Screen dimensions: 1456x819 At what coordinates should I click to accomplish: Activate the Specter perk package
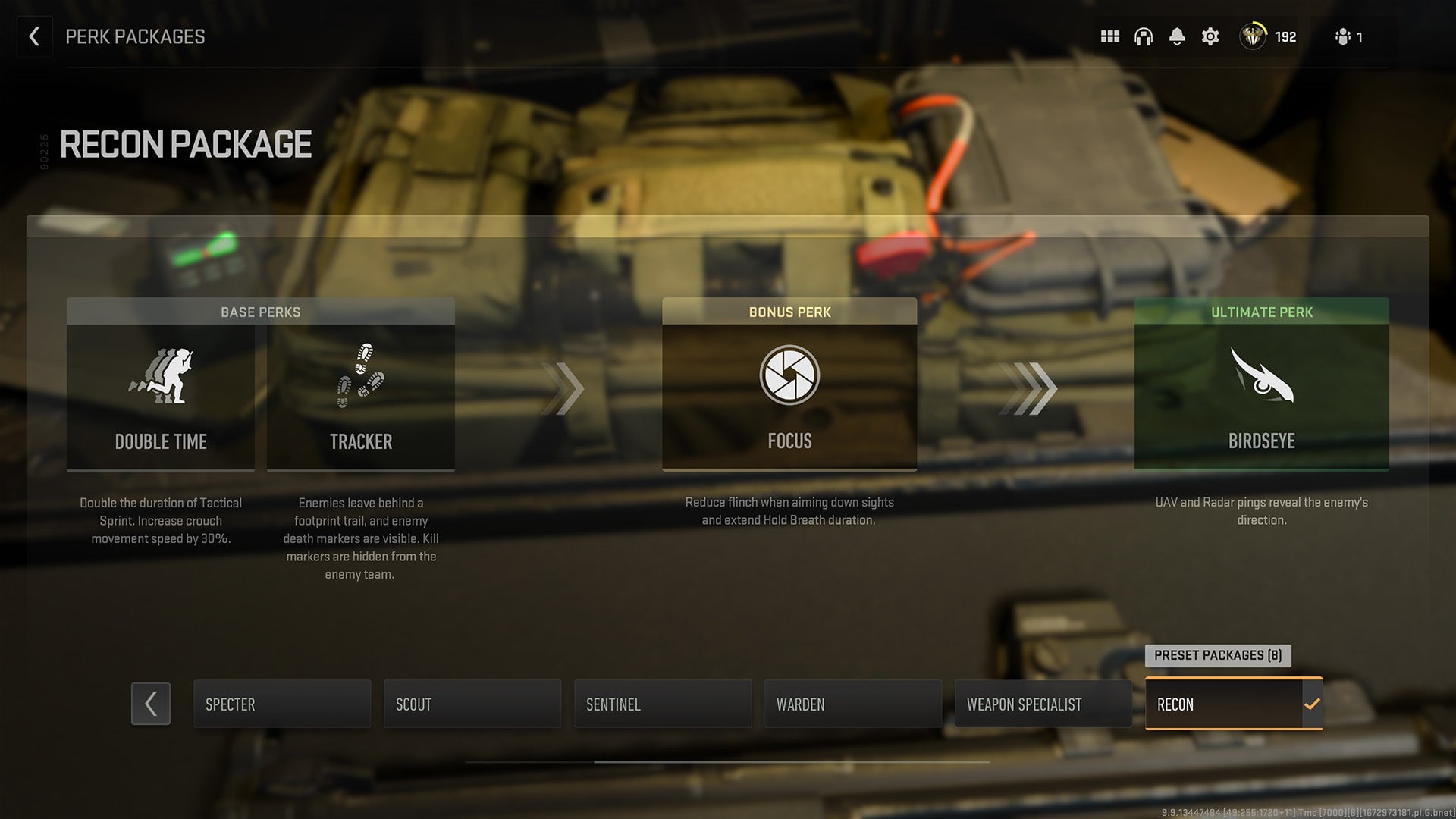(281, 704)
